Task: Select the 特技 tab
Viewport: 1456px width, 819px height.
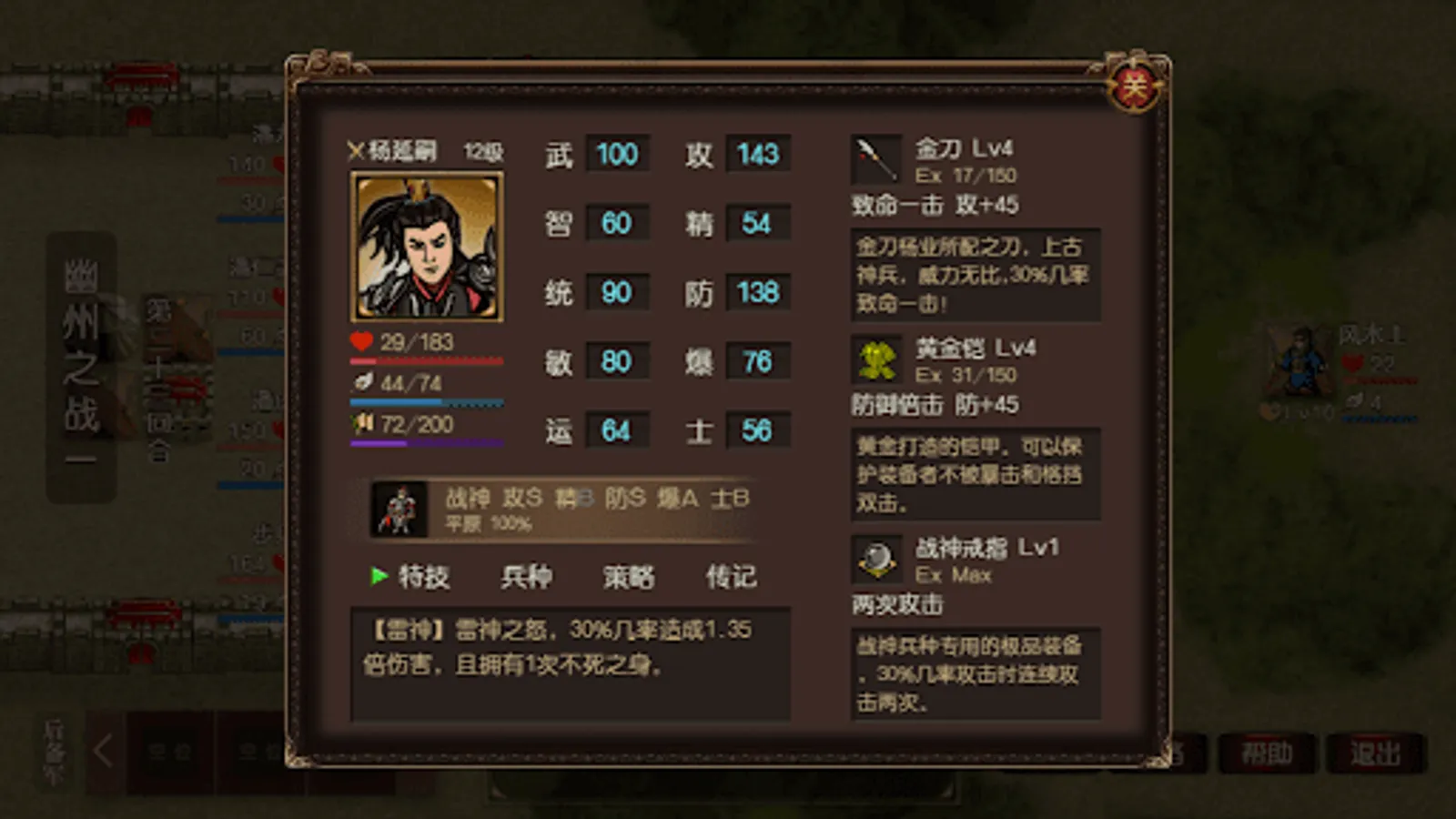Action: pos(426,576)
